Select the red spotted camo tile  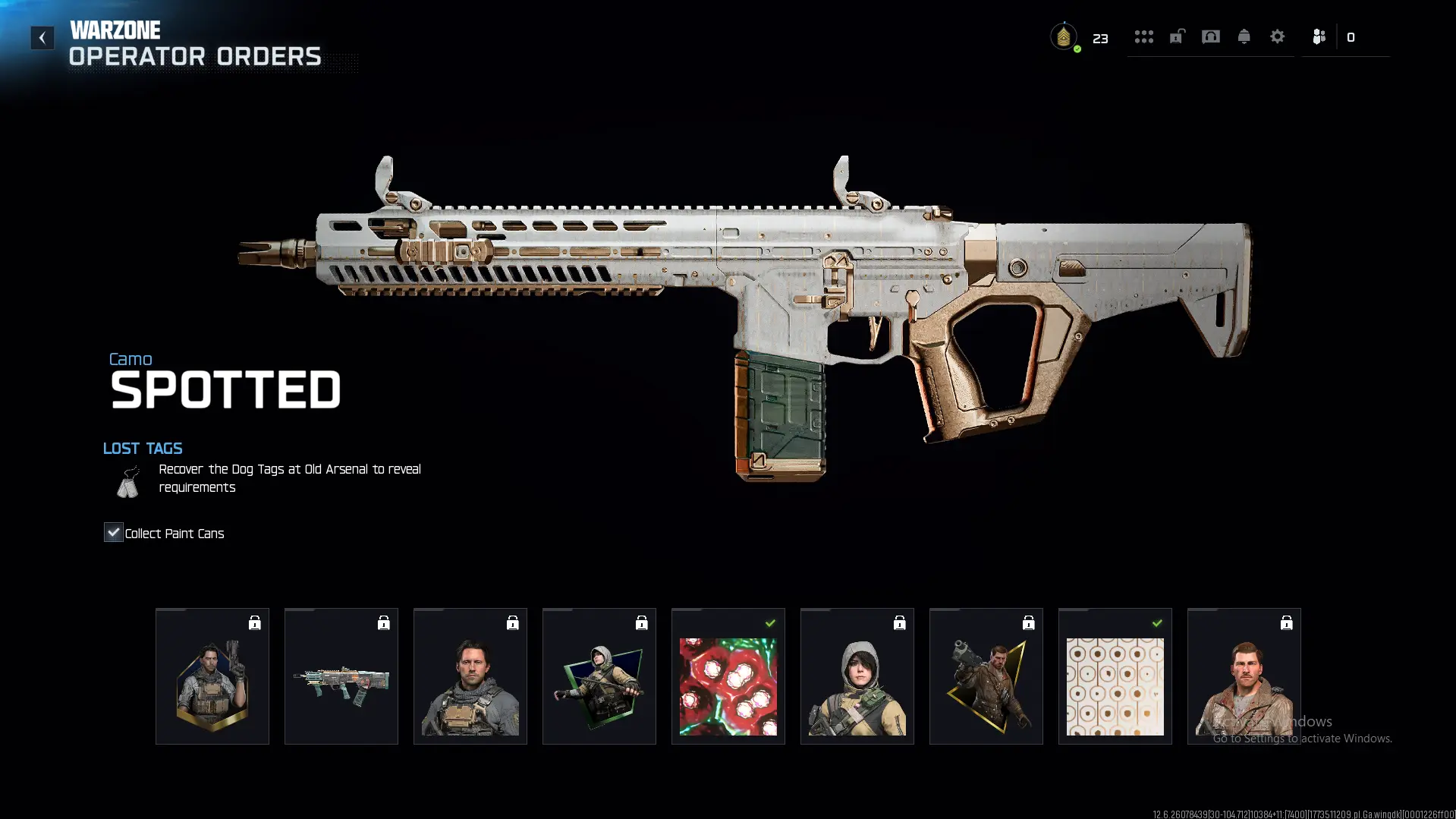[x=728, y=676]
